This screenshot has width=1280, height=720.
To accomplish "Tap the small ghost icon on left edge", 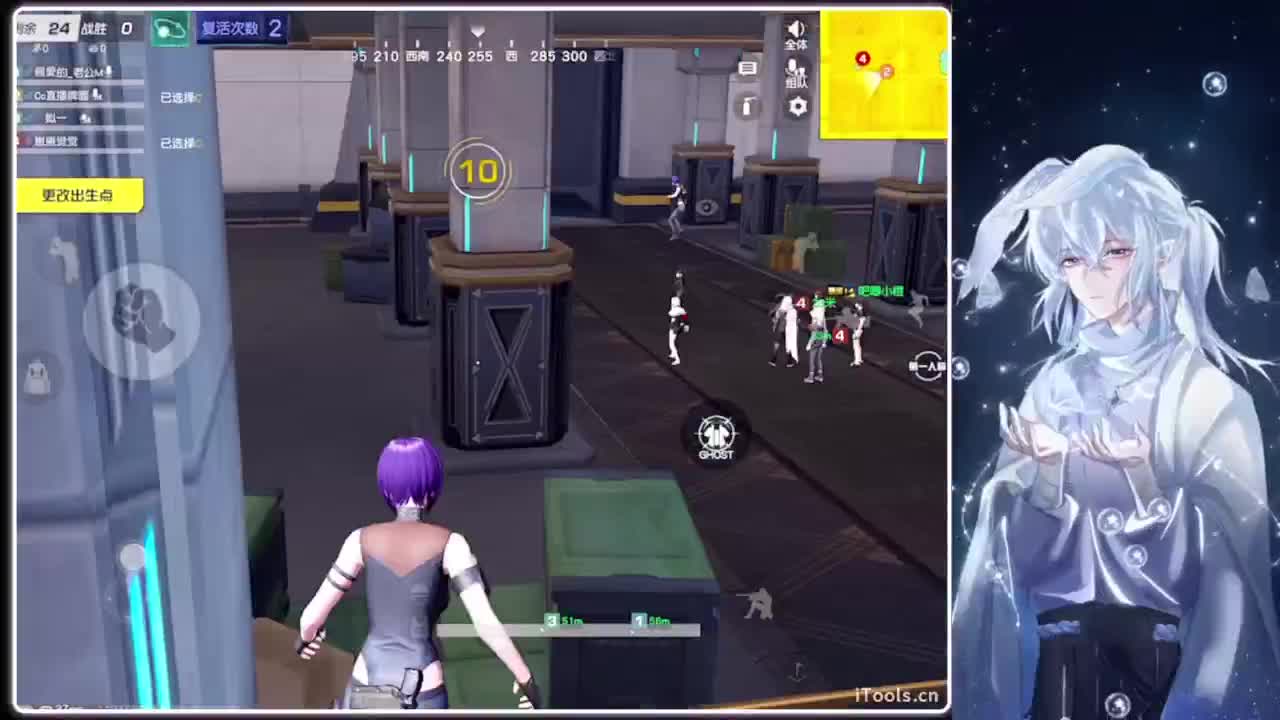I will 37,375.
